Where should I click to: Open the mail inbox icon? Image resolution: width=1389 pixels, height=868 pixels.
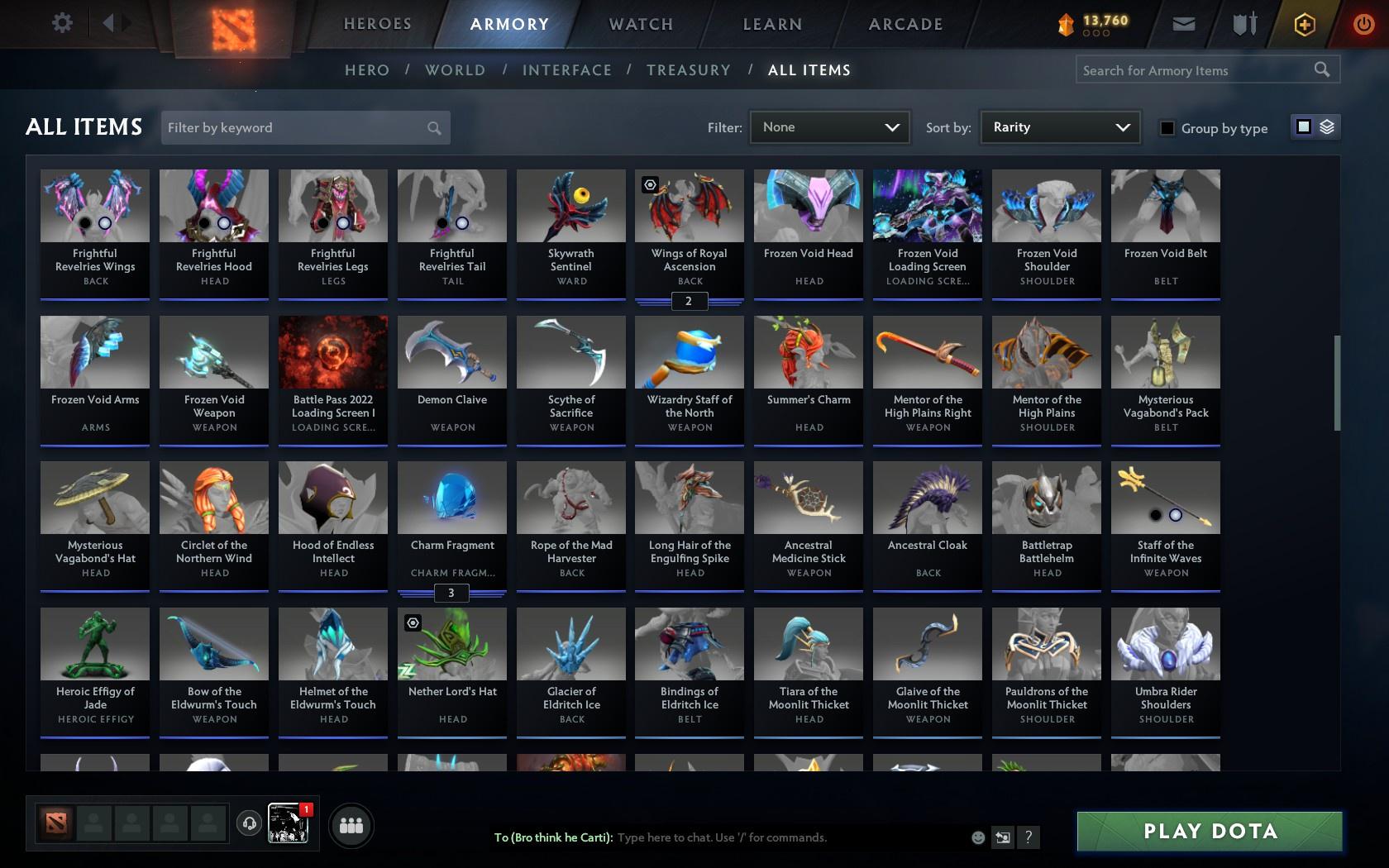(1182, 23)
